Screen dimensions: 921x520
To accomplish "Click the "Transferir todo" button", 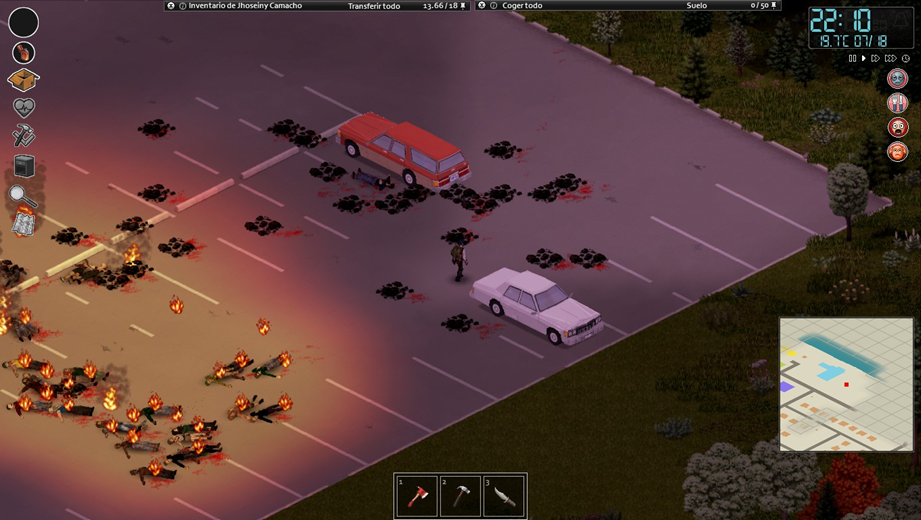I will (x=373, y=6).
